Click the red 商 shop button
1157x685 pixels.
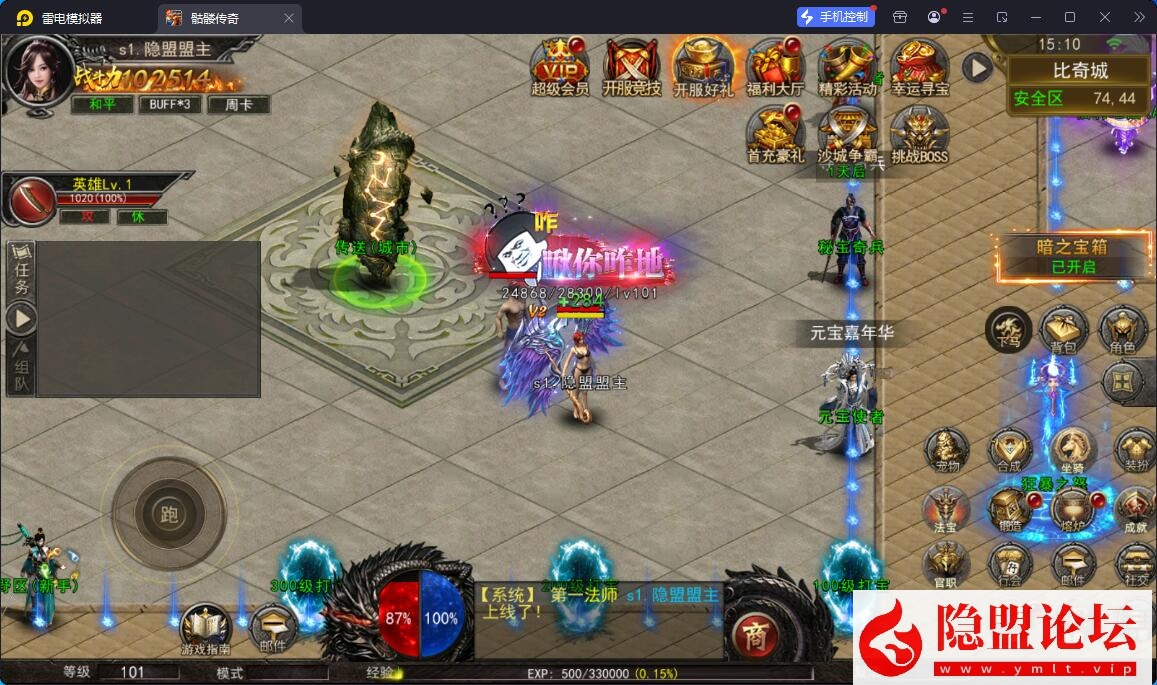click(754, 633)
